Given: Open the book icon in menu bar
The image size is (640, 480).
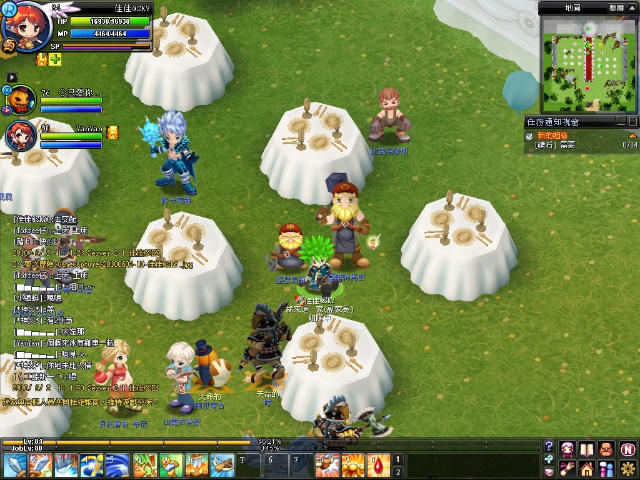Looking at the screenshot, I should [587, 448].
